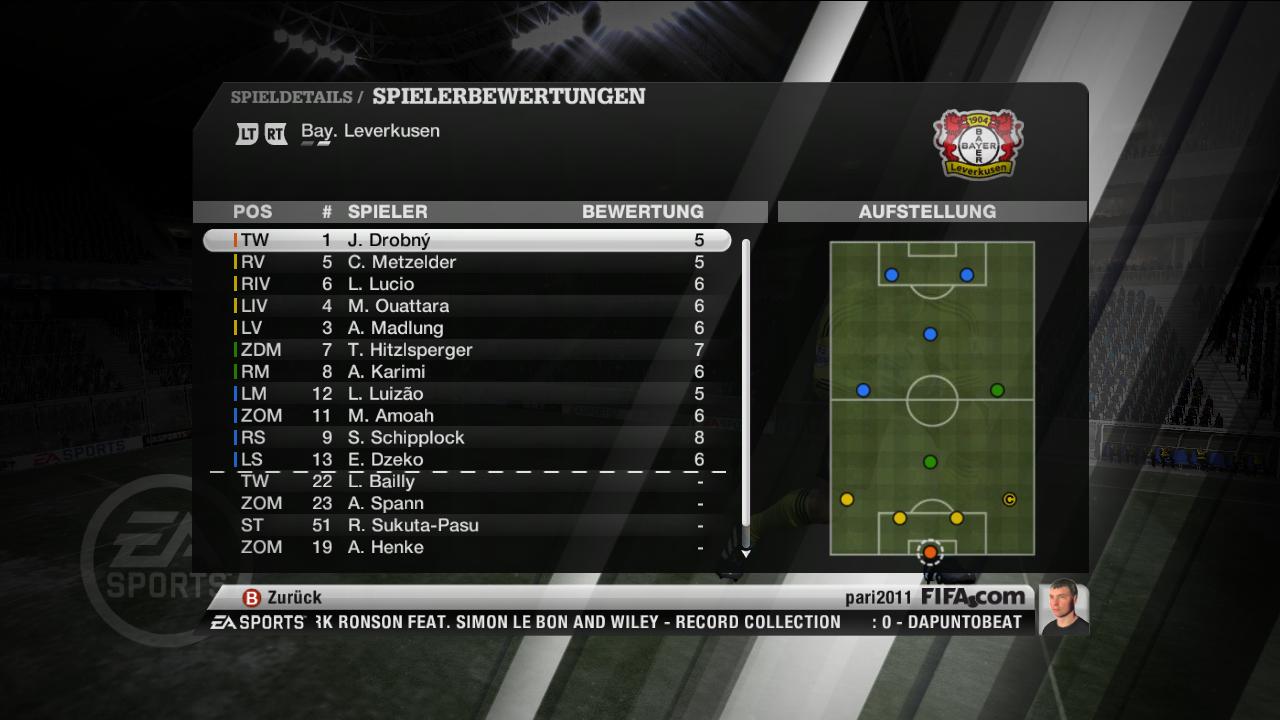Select the E. Dzeko row
Viewport: 1280px width, 720px height.
coord(466,461)
